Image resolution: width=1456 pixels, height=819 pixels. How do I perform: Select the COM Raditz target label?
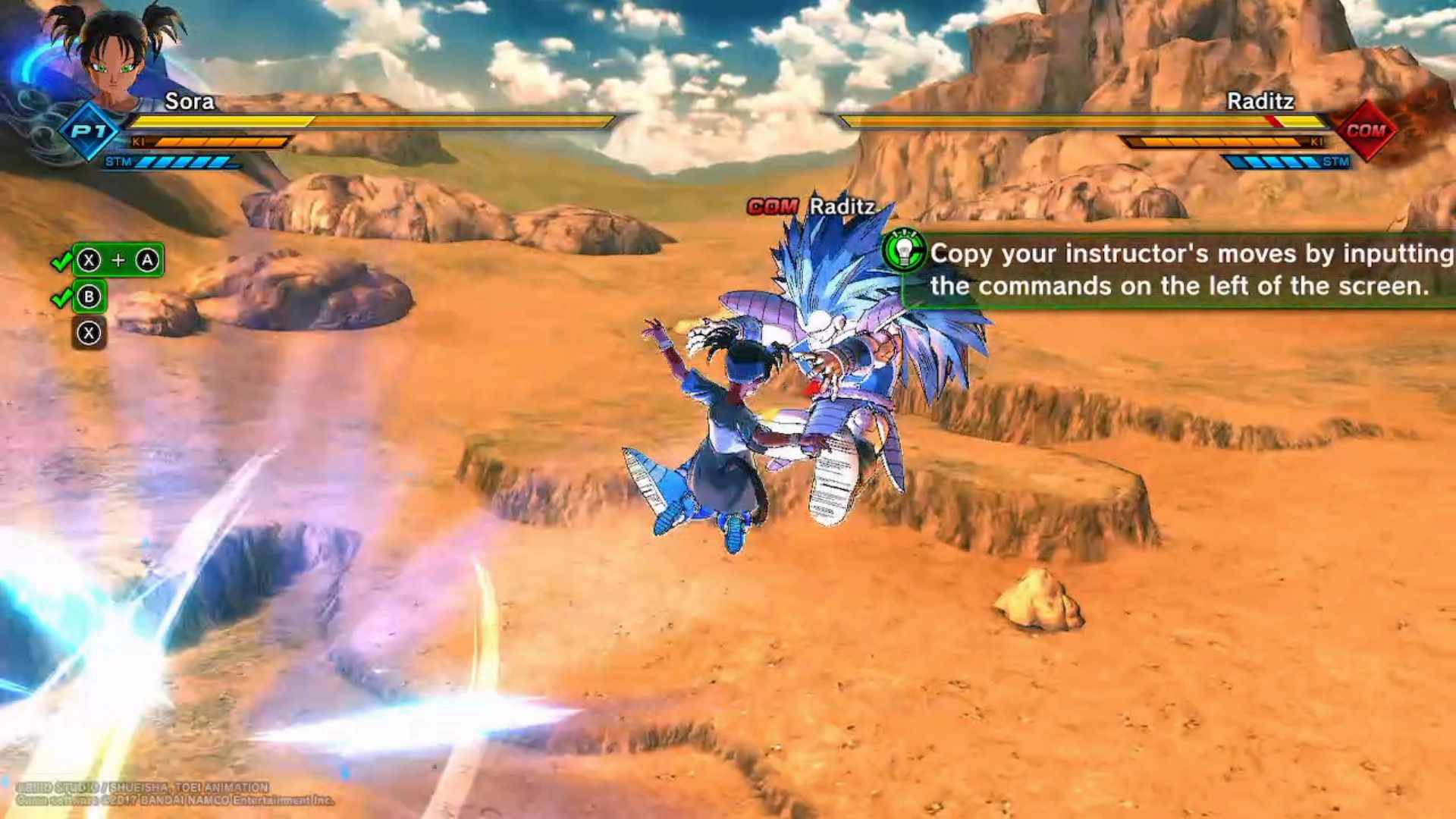coord(811,206)
